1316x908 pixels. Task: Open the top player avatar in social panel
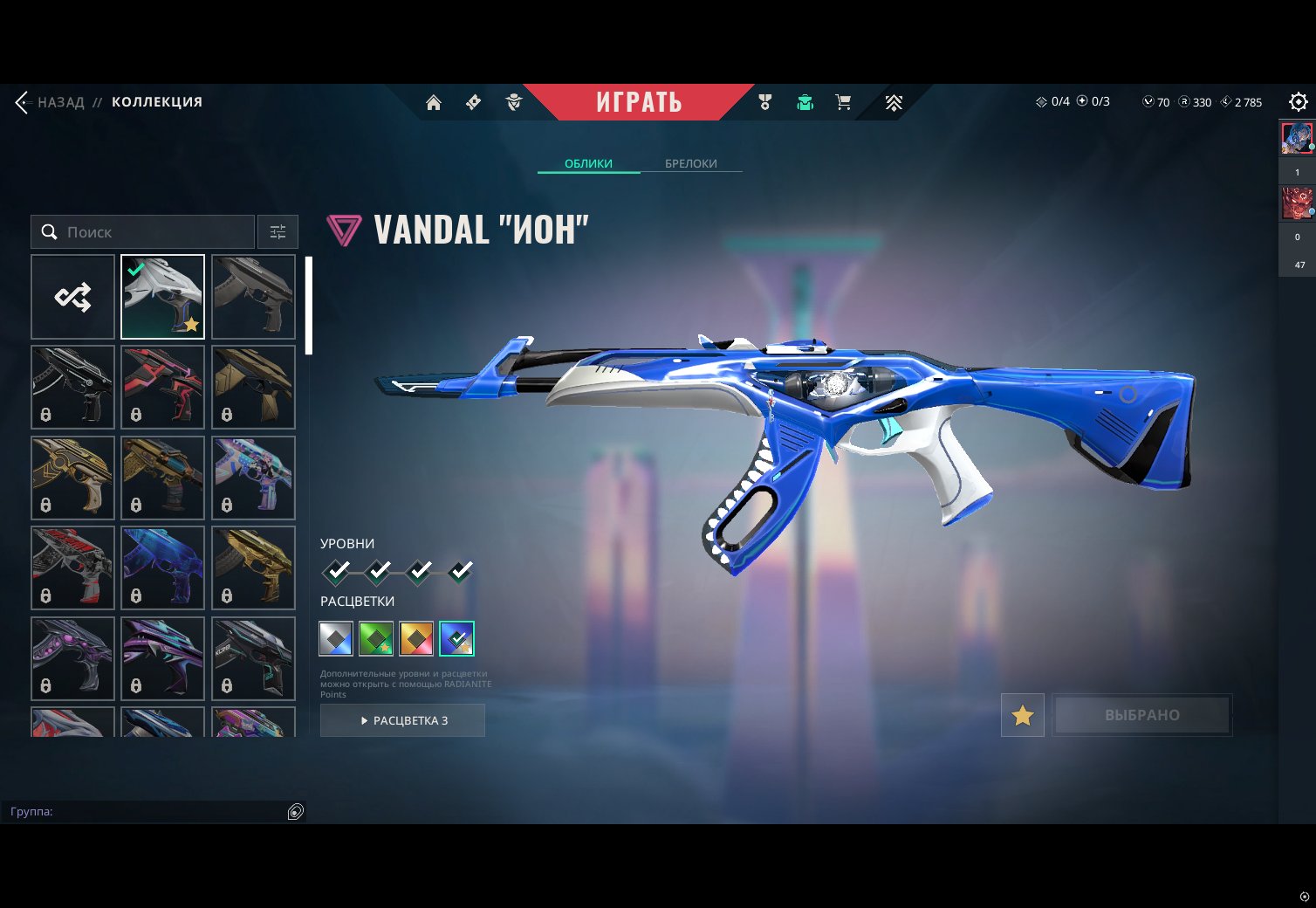click(1296, 139)
